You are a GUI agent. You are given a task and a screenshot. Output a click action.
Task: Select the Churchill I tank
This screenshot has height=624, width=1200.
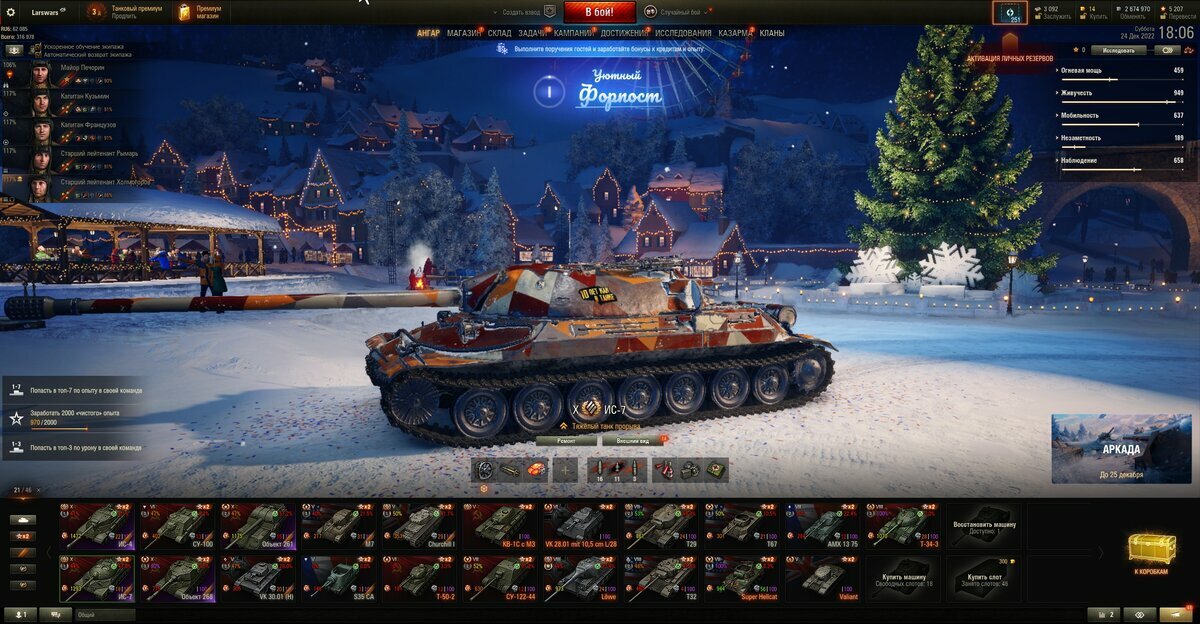pos(421,524)
